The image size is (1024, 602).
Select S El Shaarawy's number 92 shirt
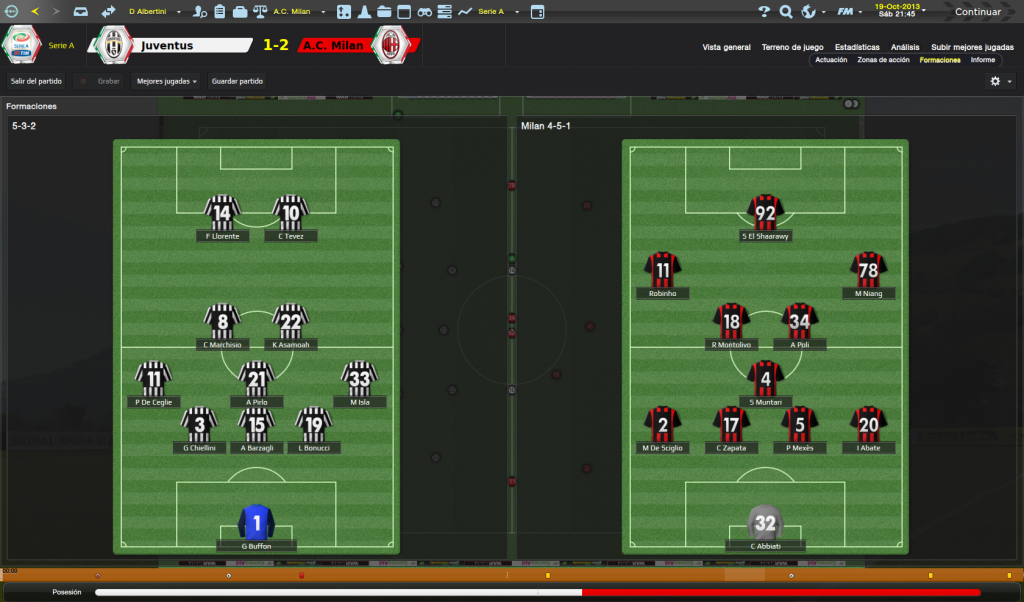[766, 212]
